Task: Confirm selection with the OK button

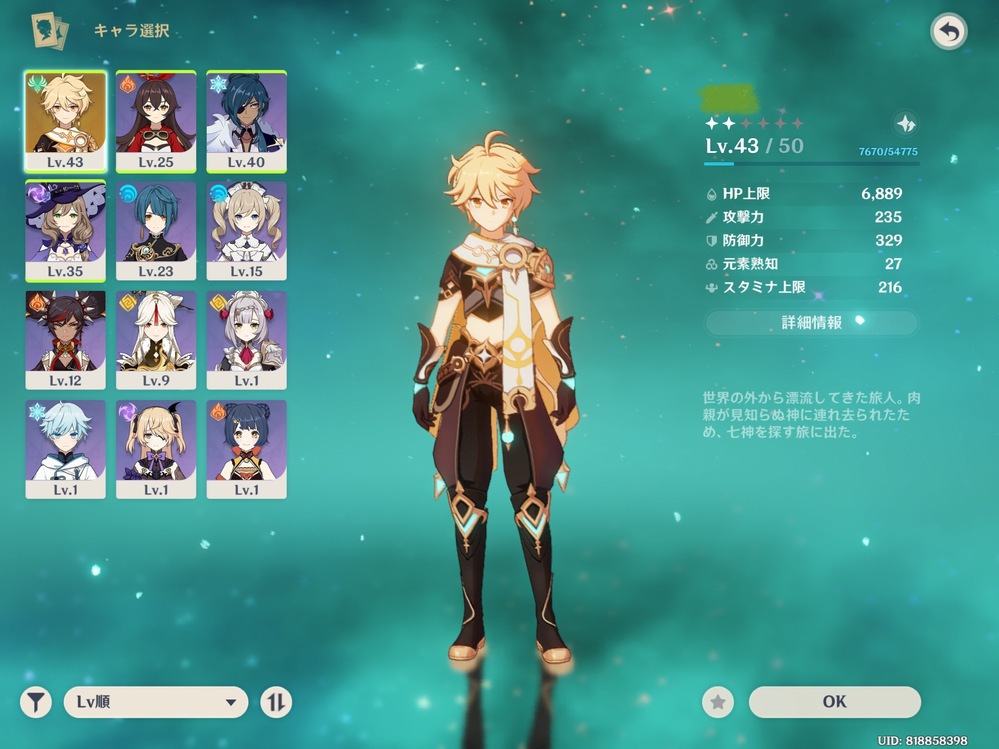Action: pyautogui.click(x=834, y=702)
